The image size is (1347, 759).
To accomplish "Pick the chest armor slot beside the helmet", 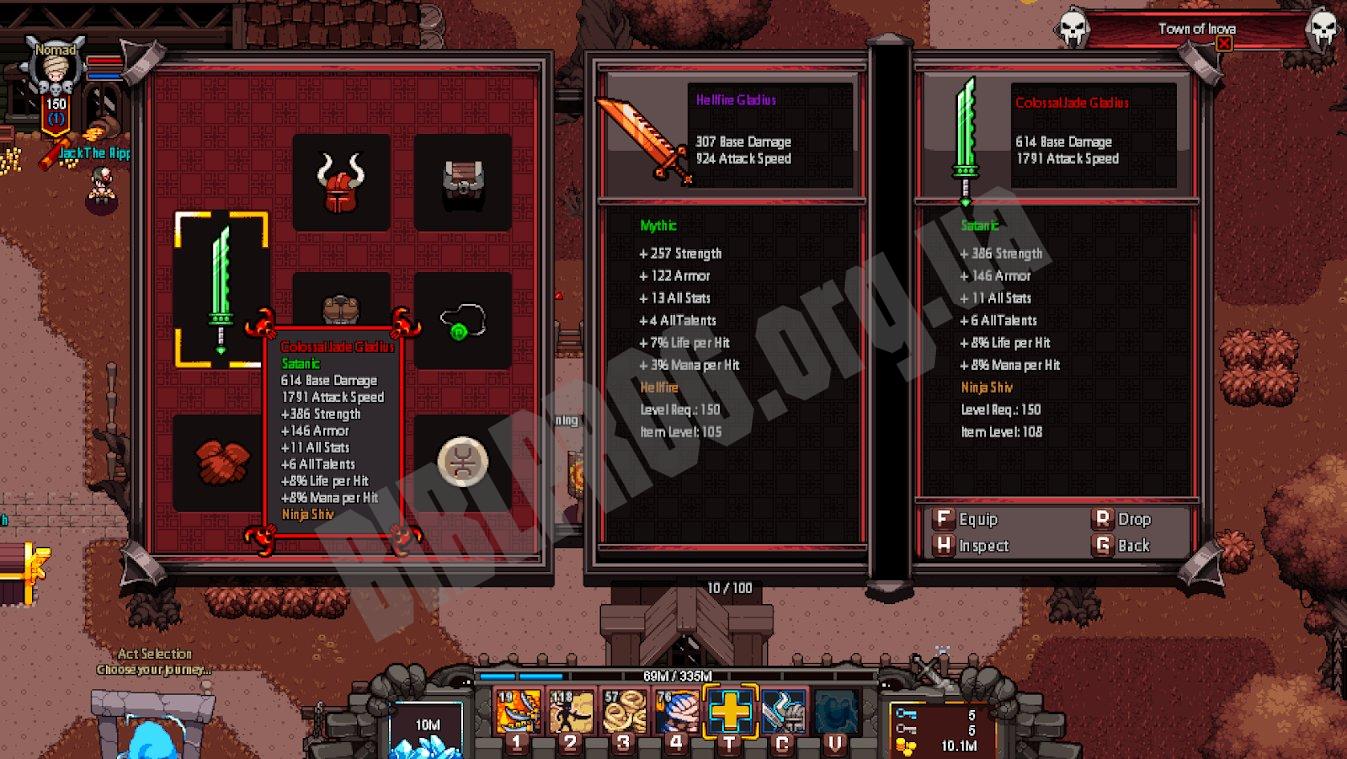I will [462, 183].
